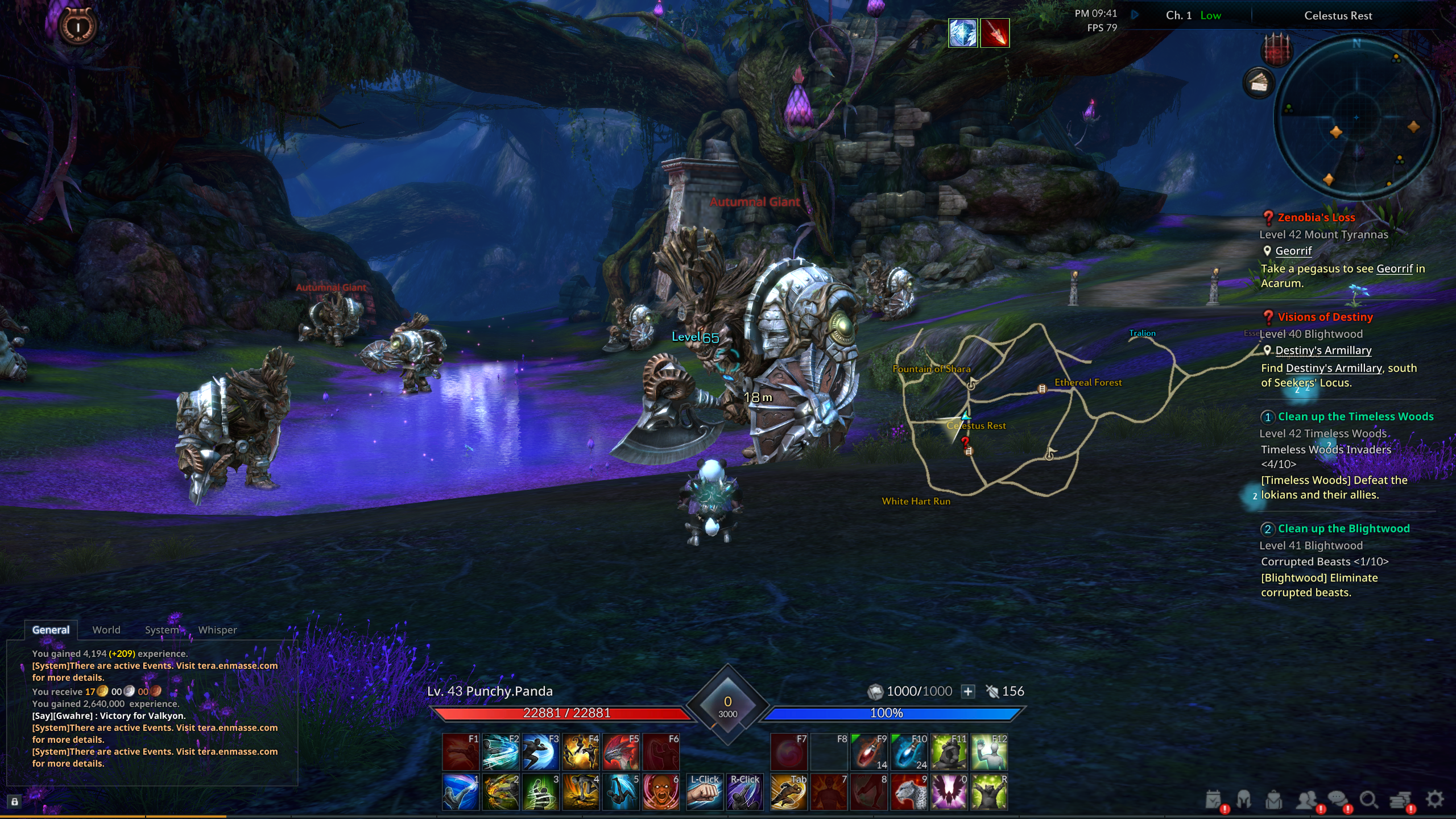Open the tickets icon beside the minimap
The image size is (1456, 819).
[1259, 84]
